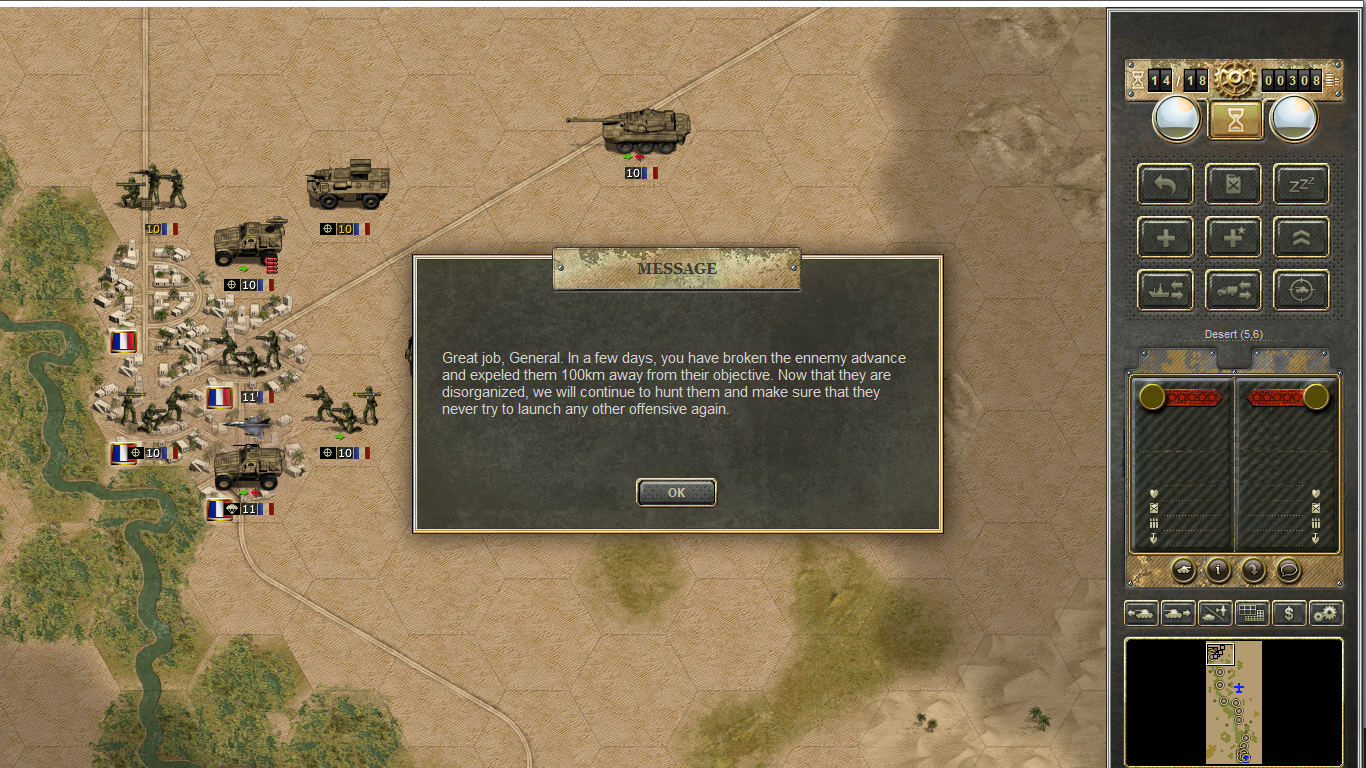Activate the tank crosshair target button

[x=1301, y=290]
